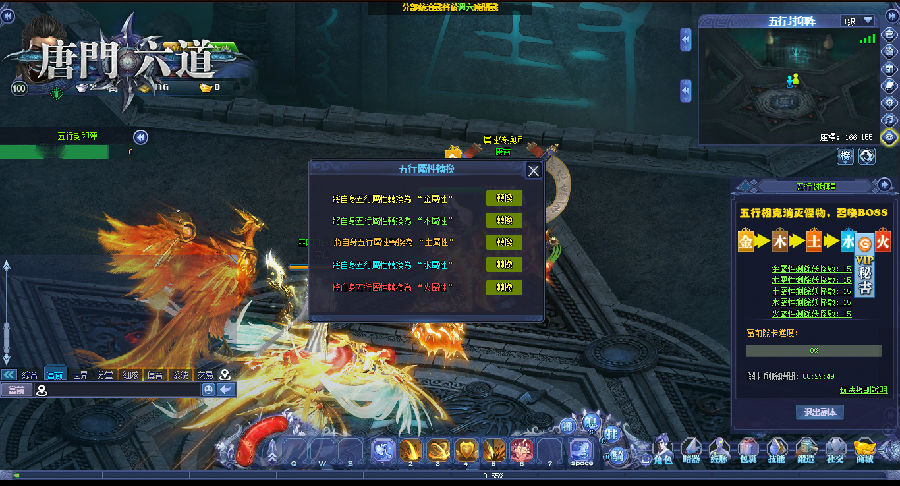Screen dimensions: 900x486
Task: Open the character (角色) menu
Action: 662,451
